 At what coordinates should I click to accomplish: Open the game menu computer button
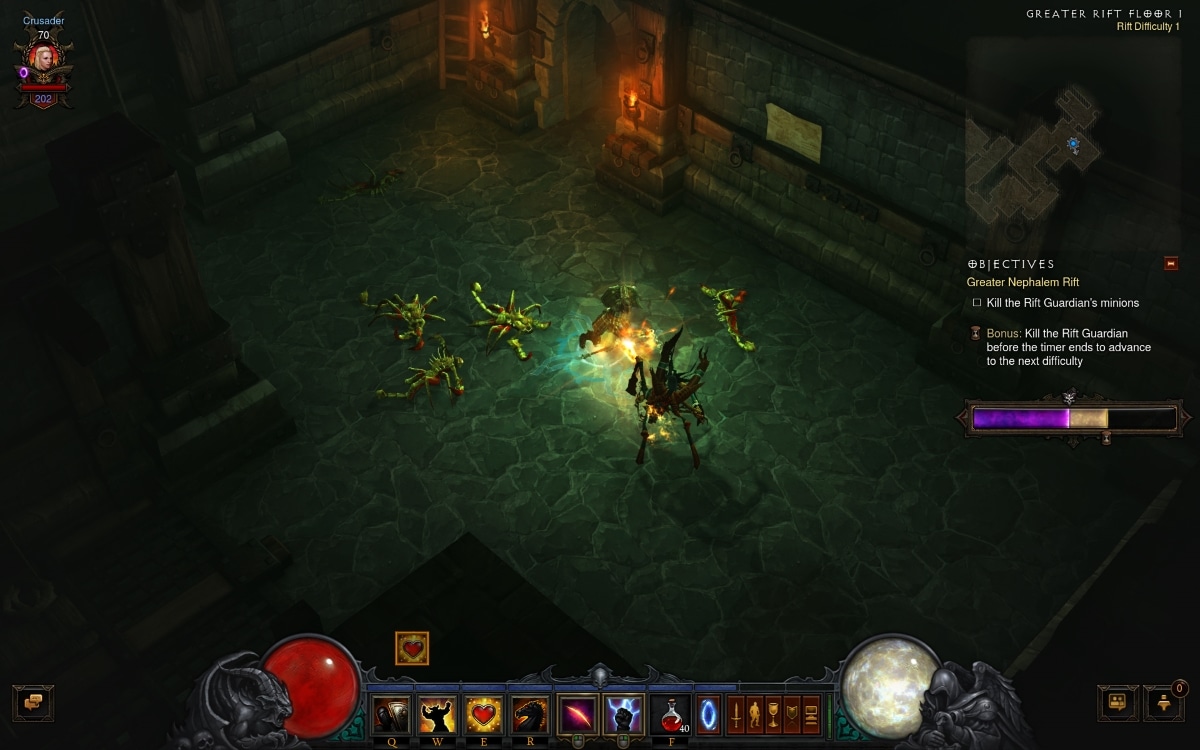click(811, 715)
